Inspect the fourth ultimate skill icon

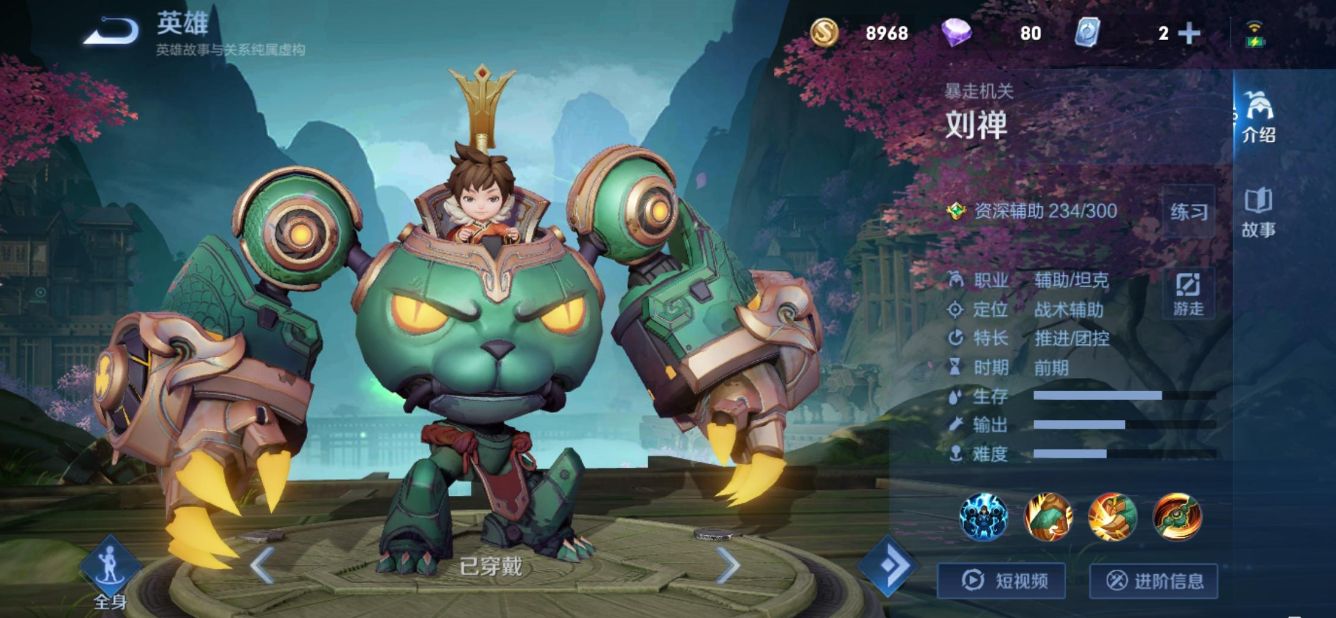tap(1177, 516)
